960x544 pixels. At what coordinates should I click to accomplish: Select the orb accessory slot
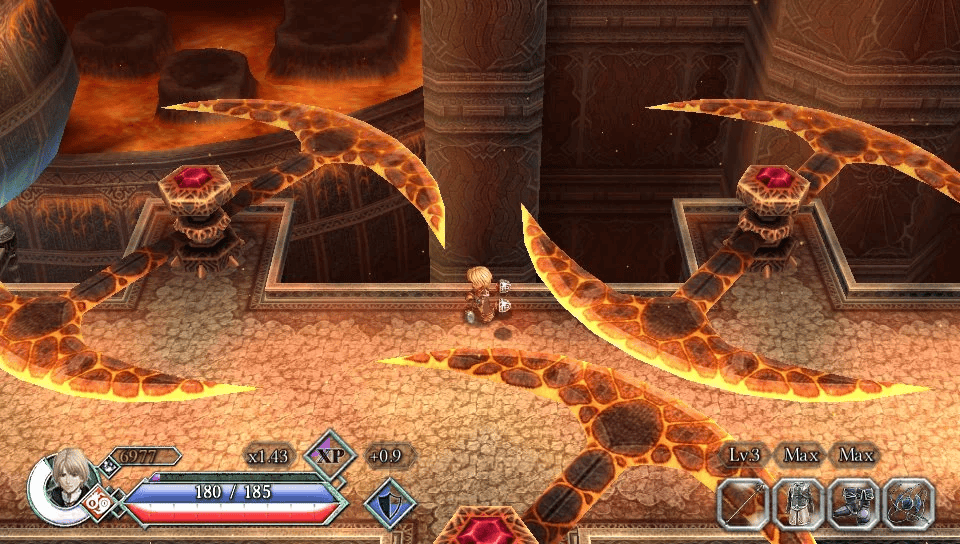coord(909,503)
